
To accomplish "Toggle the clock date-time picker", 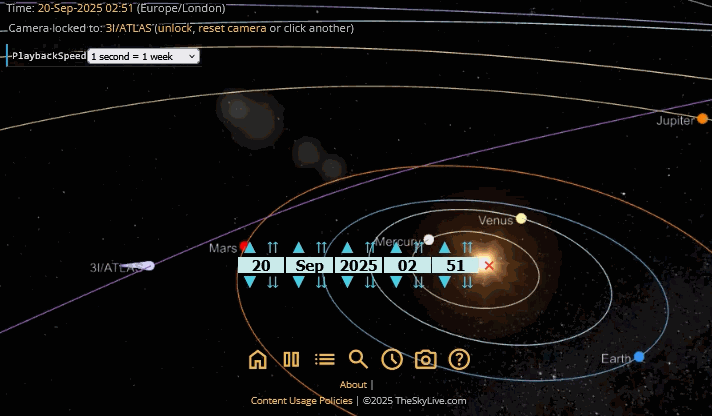I will pos(392,360).
